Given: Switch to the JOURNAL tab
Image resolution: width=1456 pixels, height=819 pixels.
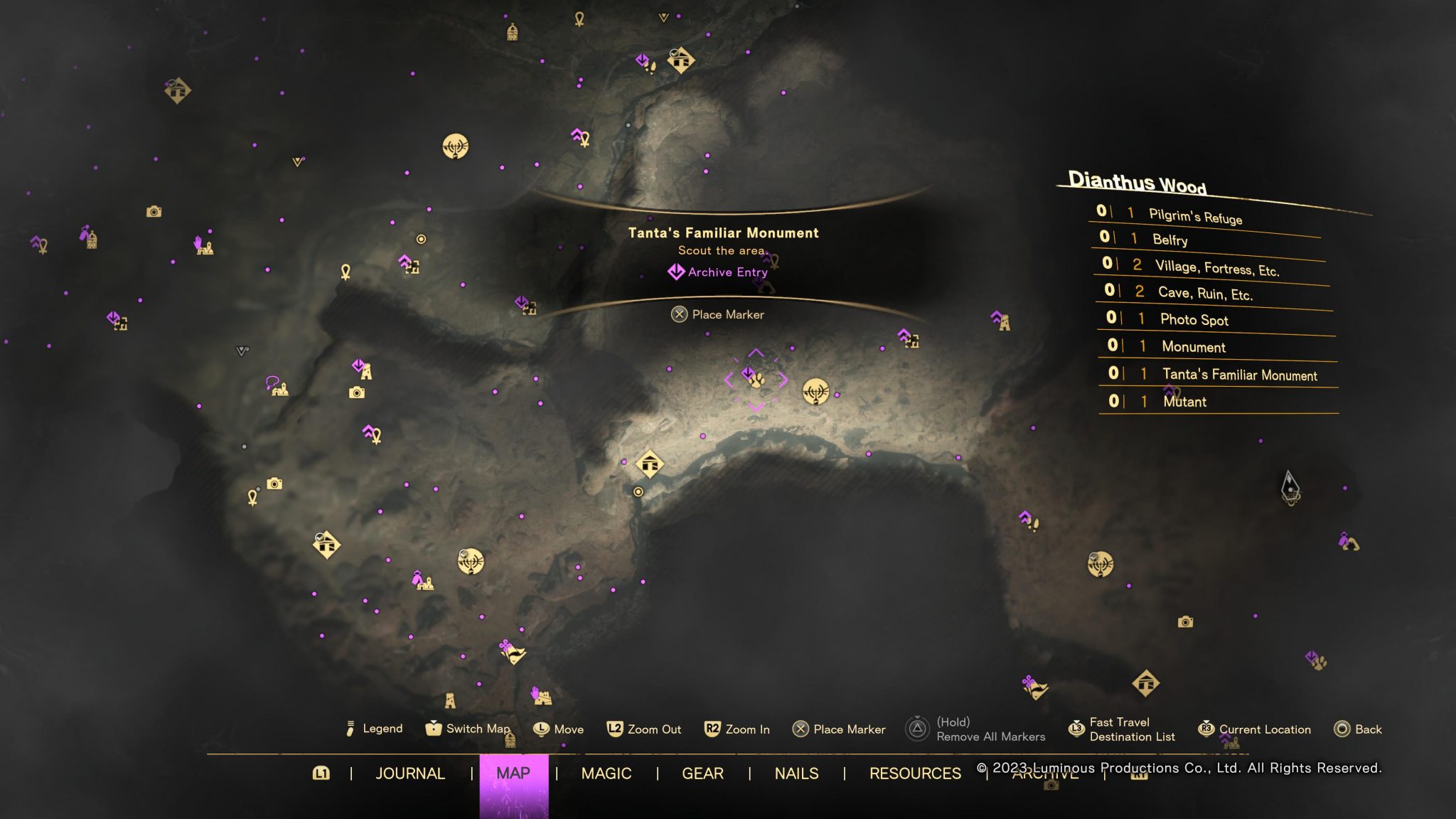Looking at the screenshot, I should pos(411,773).
